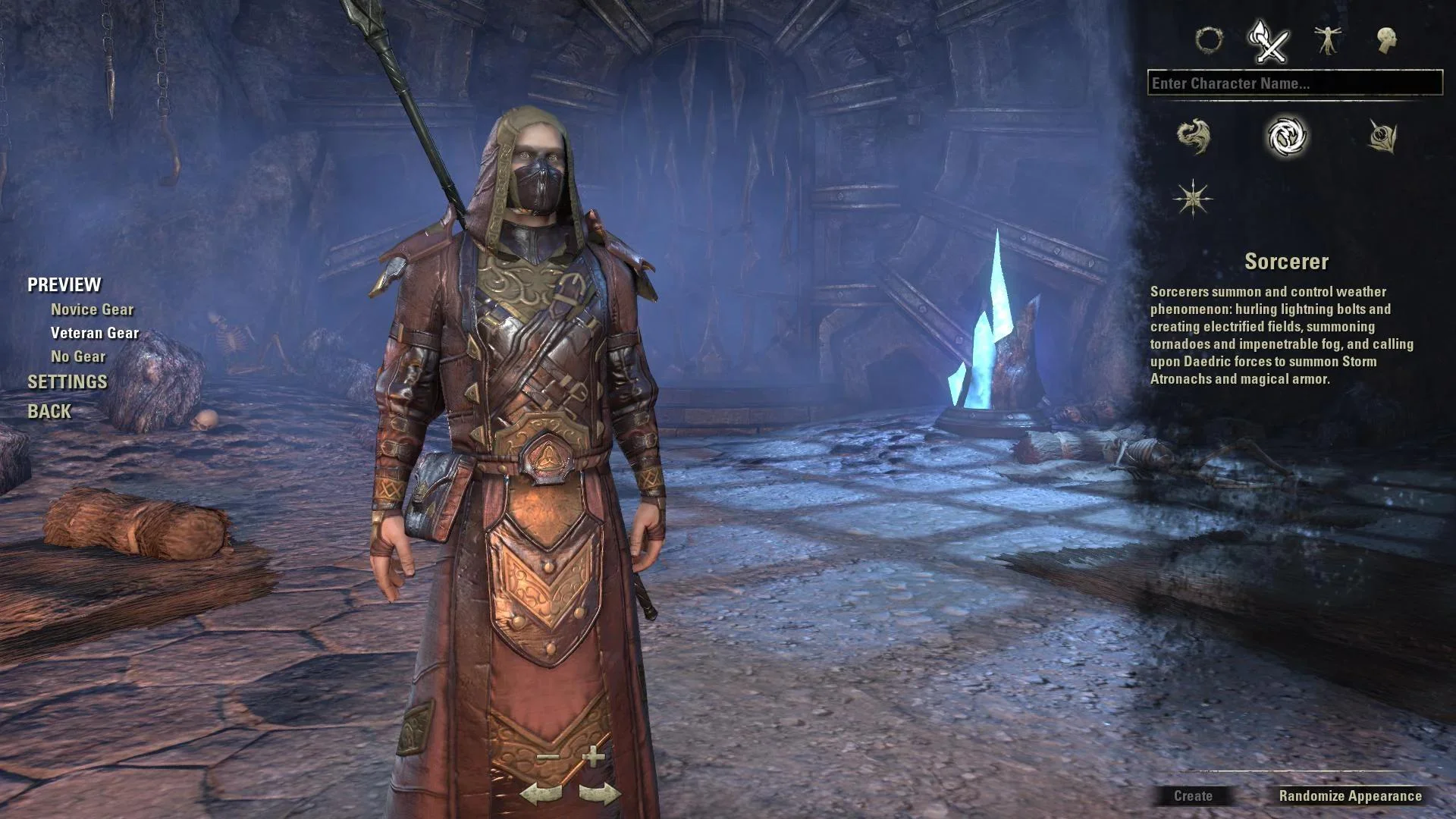Rotate character with the left arrow
The height and width of the screenshot is (819, 1456).
point(541,795)
